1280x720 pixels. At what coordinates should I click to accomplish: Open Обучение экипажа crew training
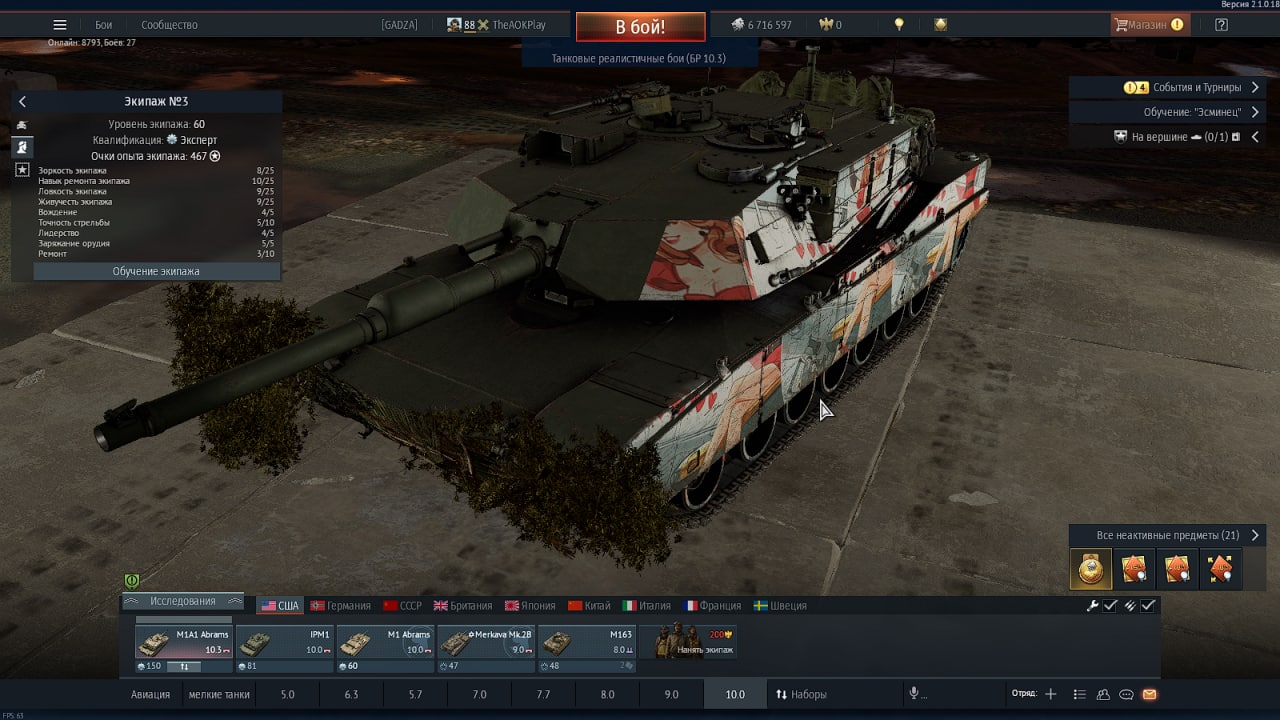click(156, 271)
